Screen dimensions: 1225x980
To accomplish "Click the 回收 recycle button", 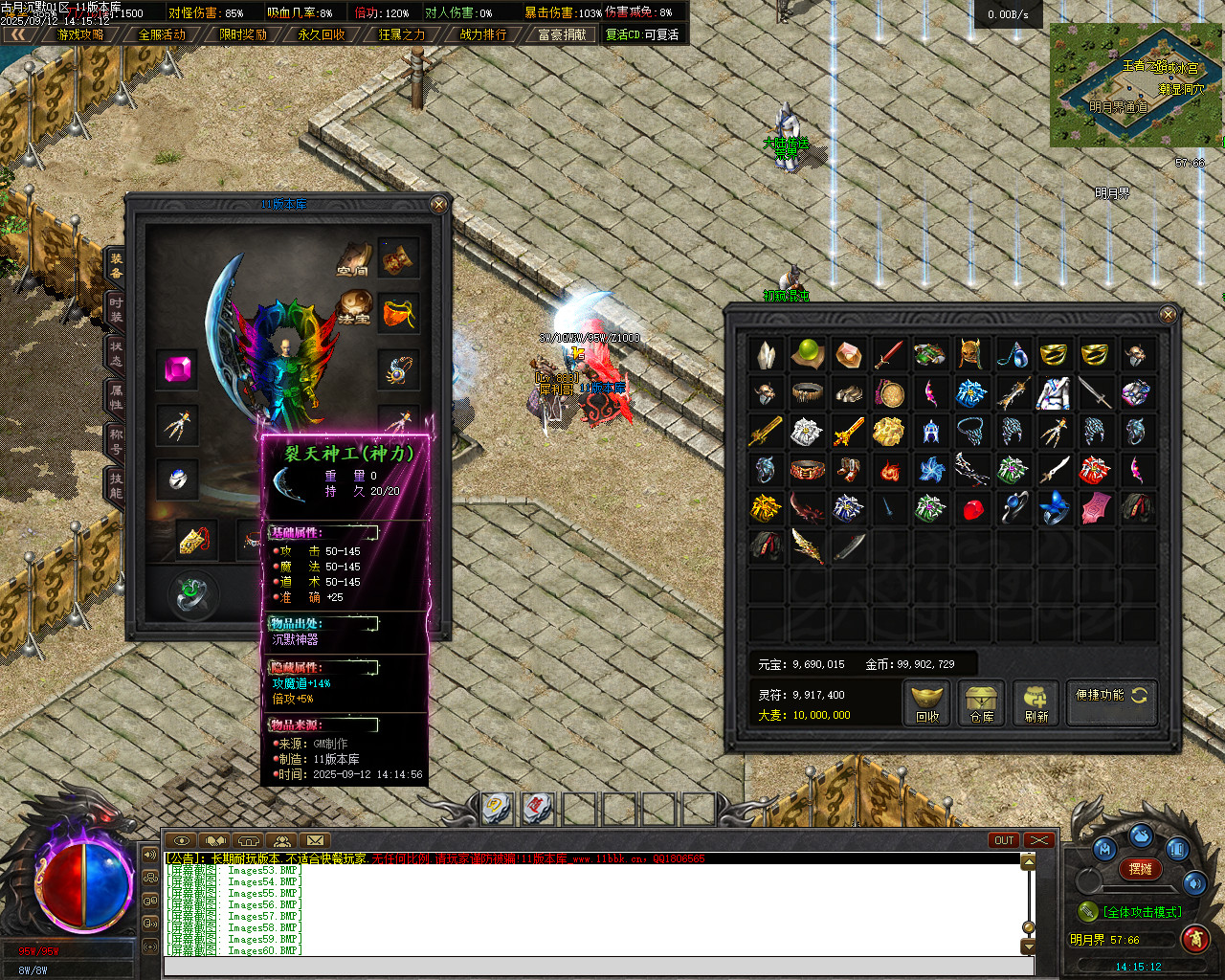I will 927,703.
